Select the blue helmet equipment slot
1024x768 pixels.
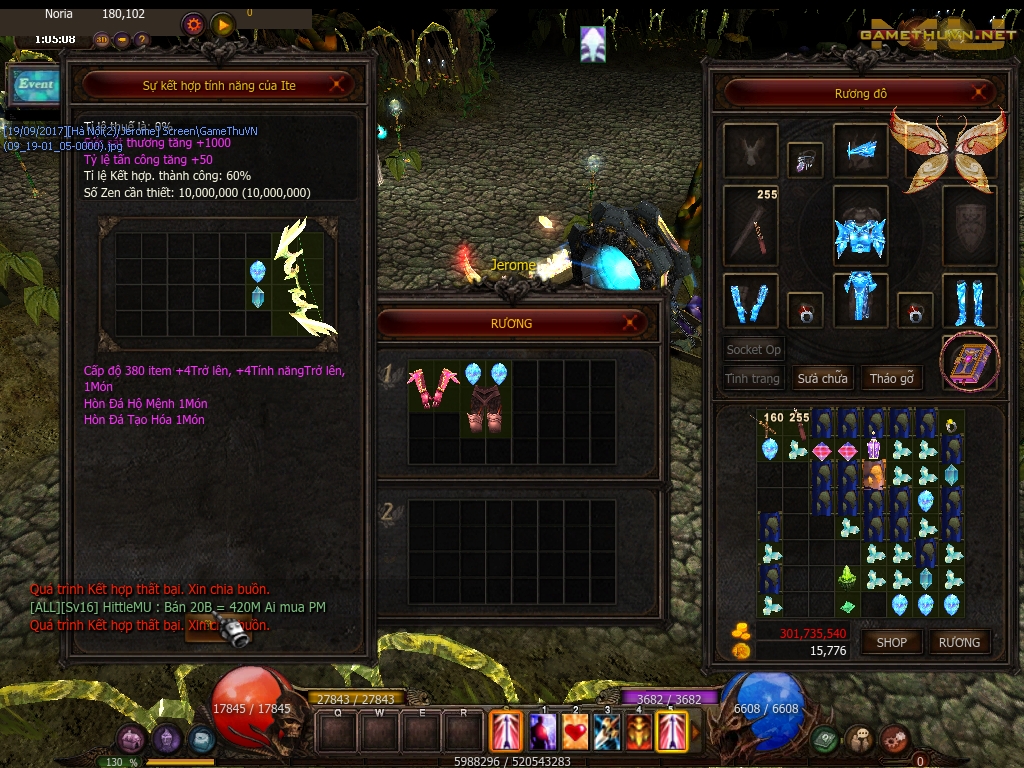[860, 225]
